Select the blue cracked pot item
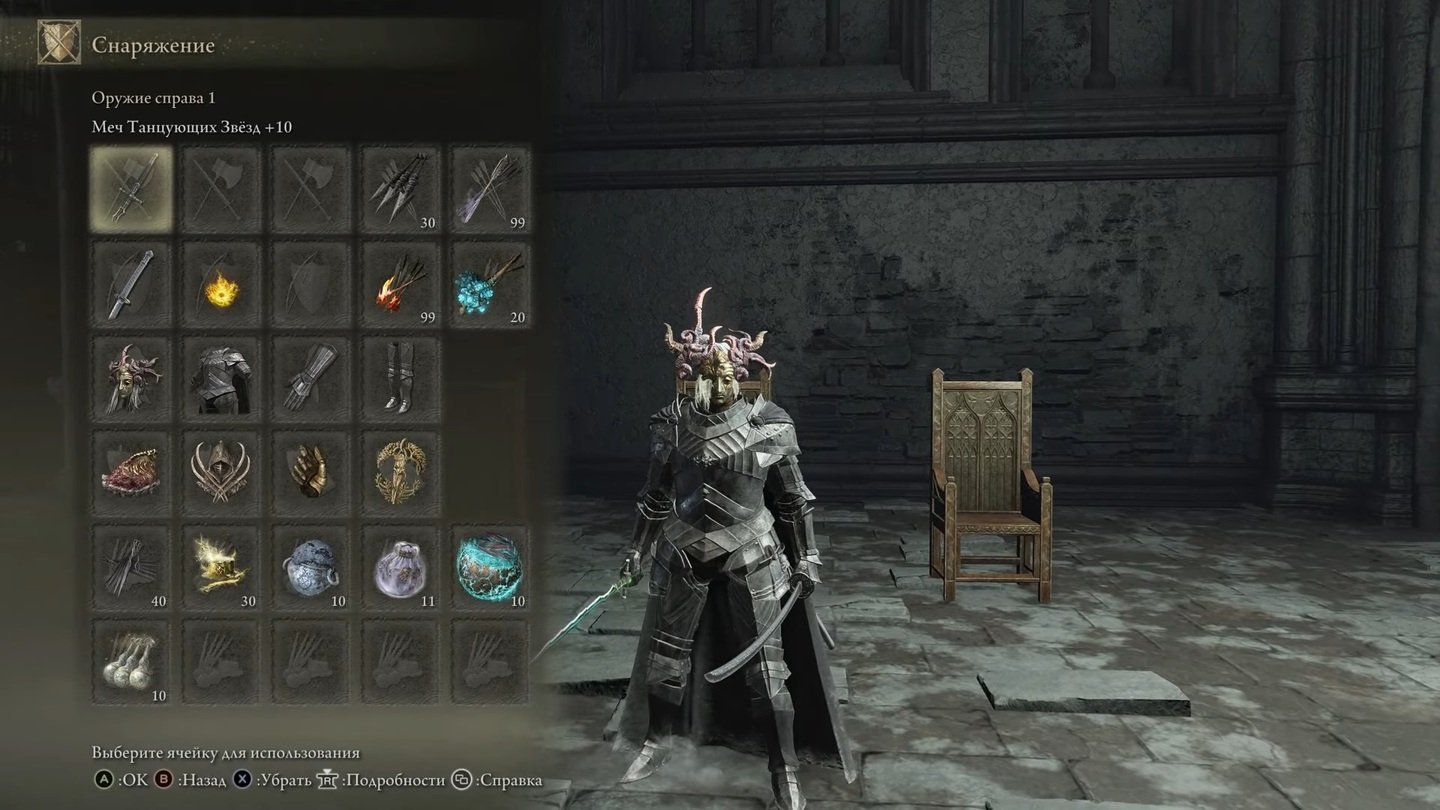The height and width of the screenshot is (810, 1440). click(310, 567)
